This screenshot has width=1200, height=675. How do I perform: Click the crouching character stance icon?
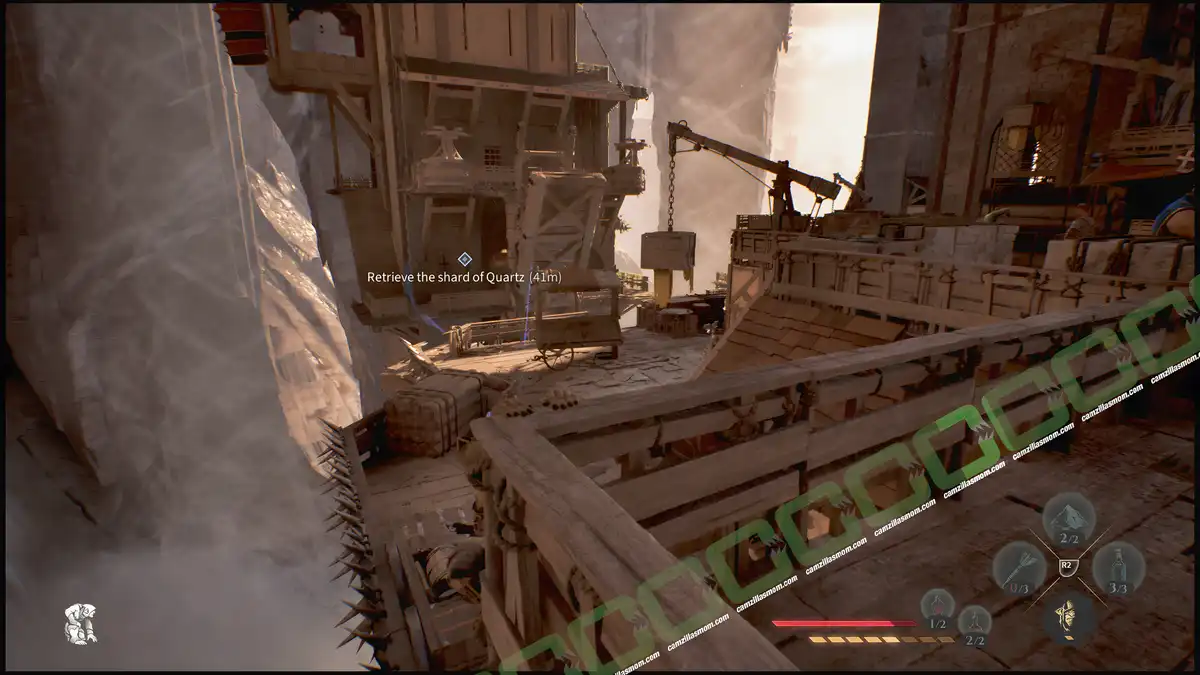pos(80,622)
